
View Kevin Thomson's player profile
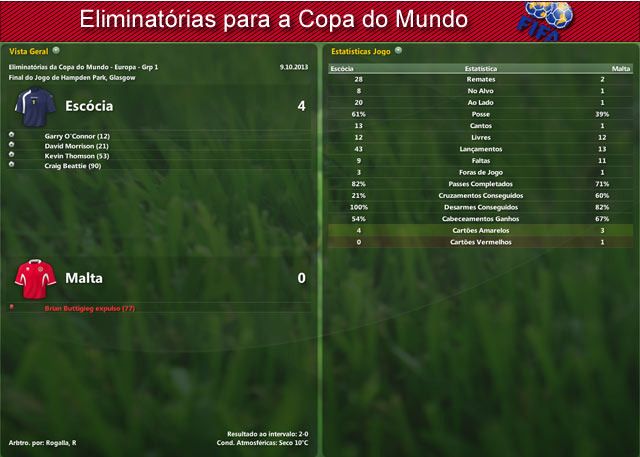[77, 156]
